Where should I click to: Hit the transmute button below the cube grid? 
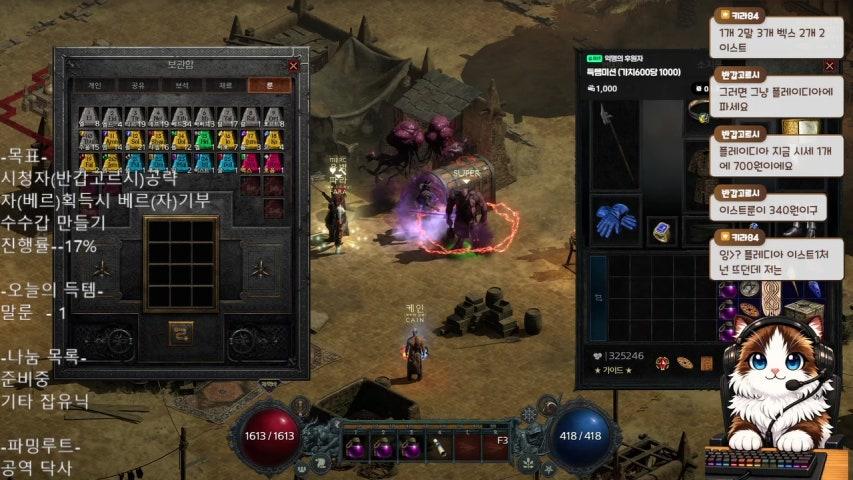pyautogui.click(x=181, y=332)
